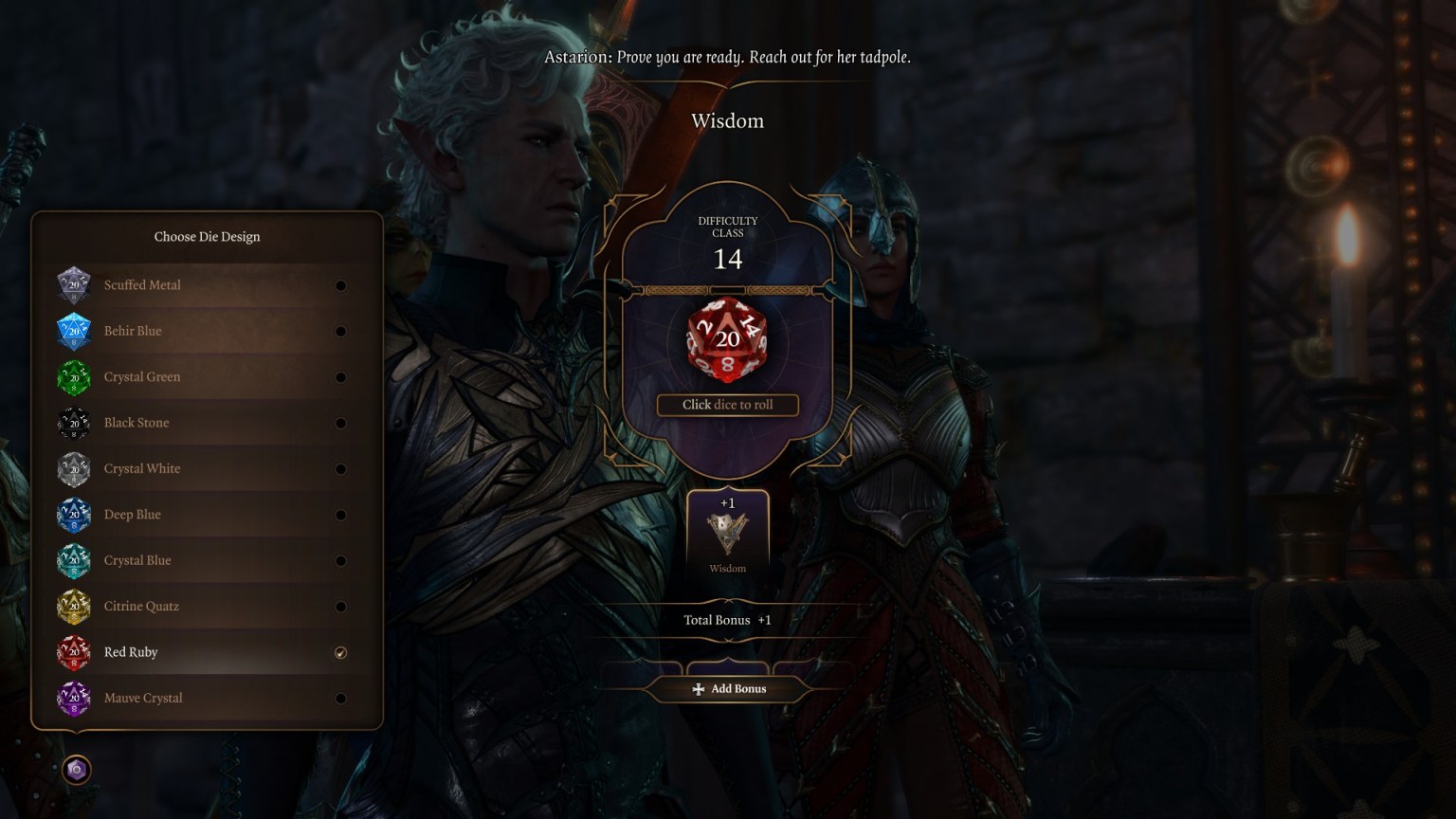Click the checked Red Ruby radio button
Image resolution: width=1456 pixels, height=819 pixels.
tap(340, 652)
